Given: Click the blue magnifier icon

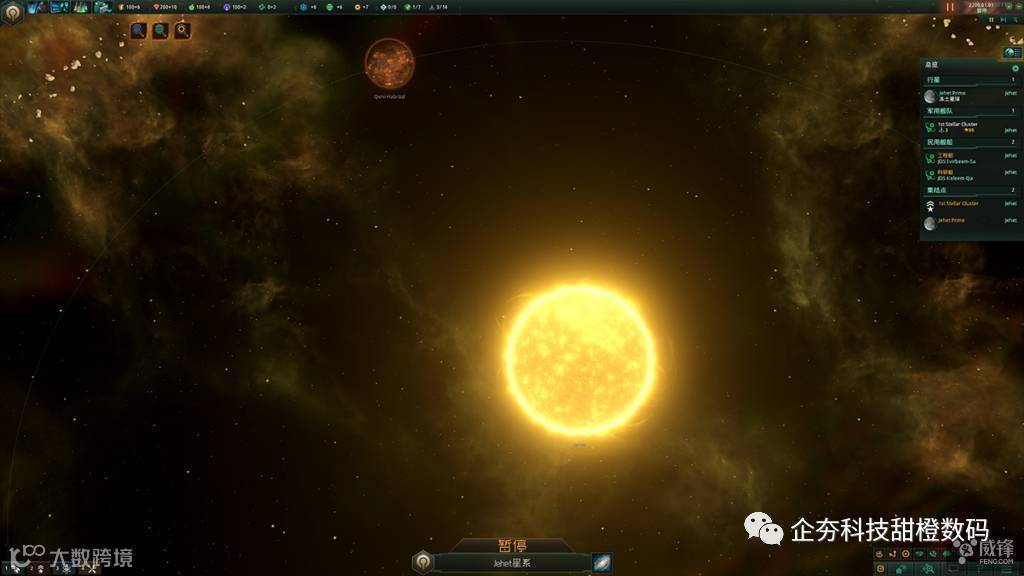Looking at the screenshot, I should click(138, 31).
